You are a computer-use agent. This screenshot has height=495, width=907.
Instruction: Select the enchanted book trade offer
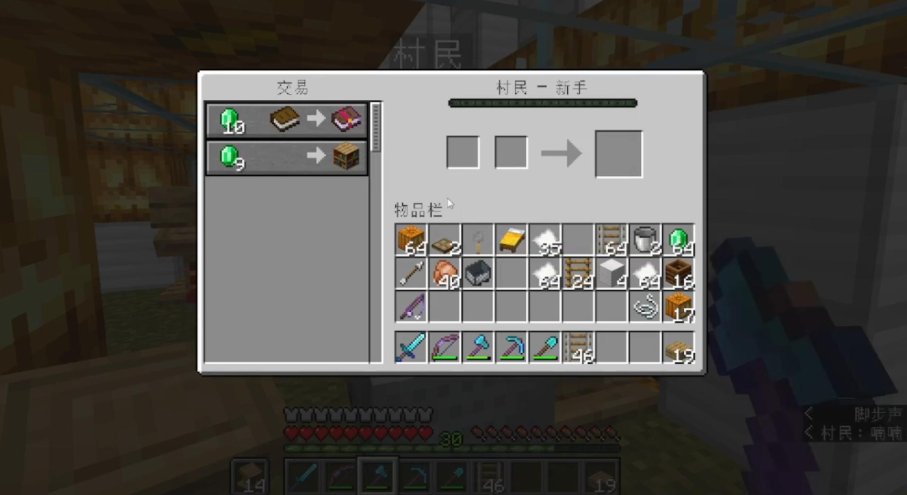(286, 120)
